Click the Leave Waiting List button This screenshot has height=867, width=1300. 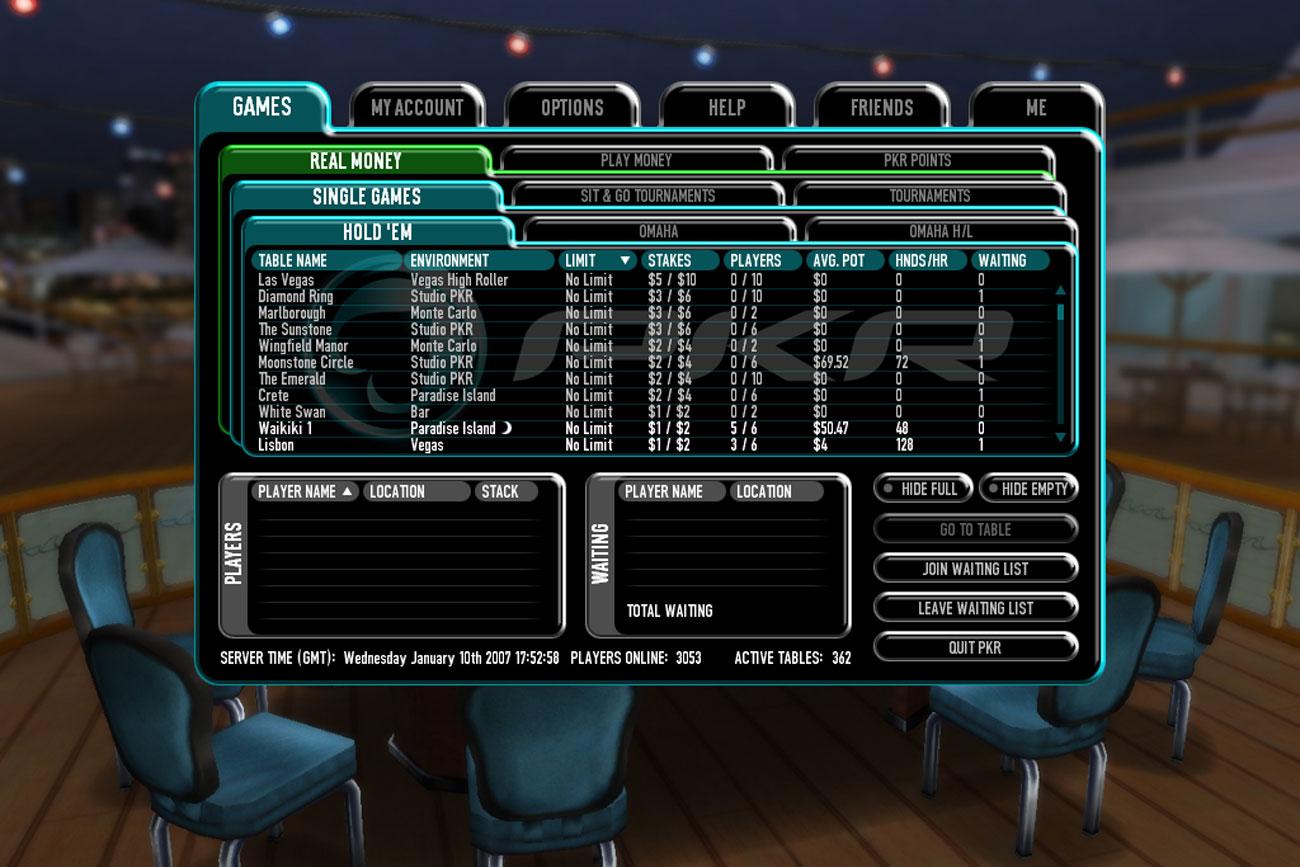(975, 608)
